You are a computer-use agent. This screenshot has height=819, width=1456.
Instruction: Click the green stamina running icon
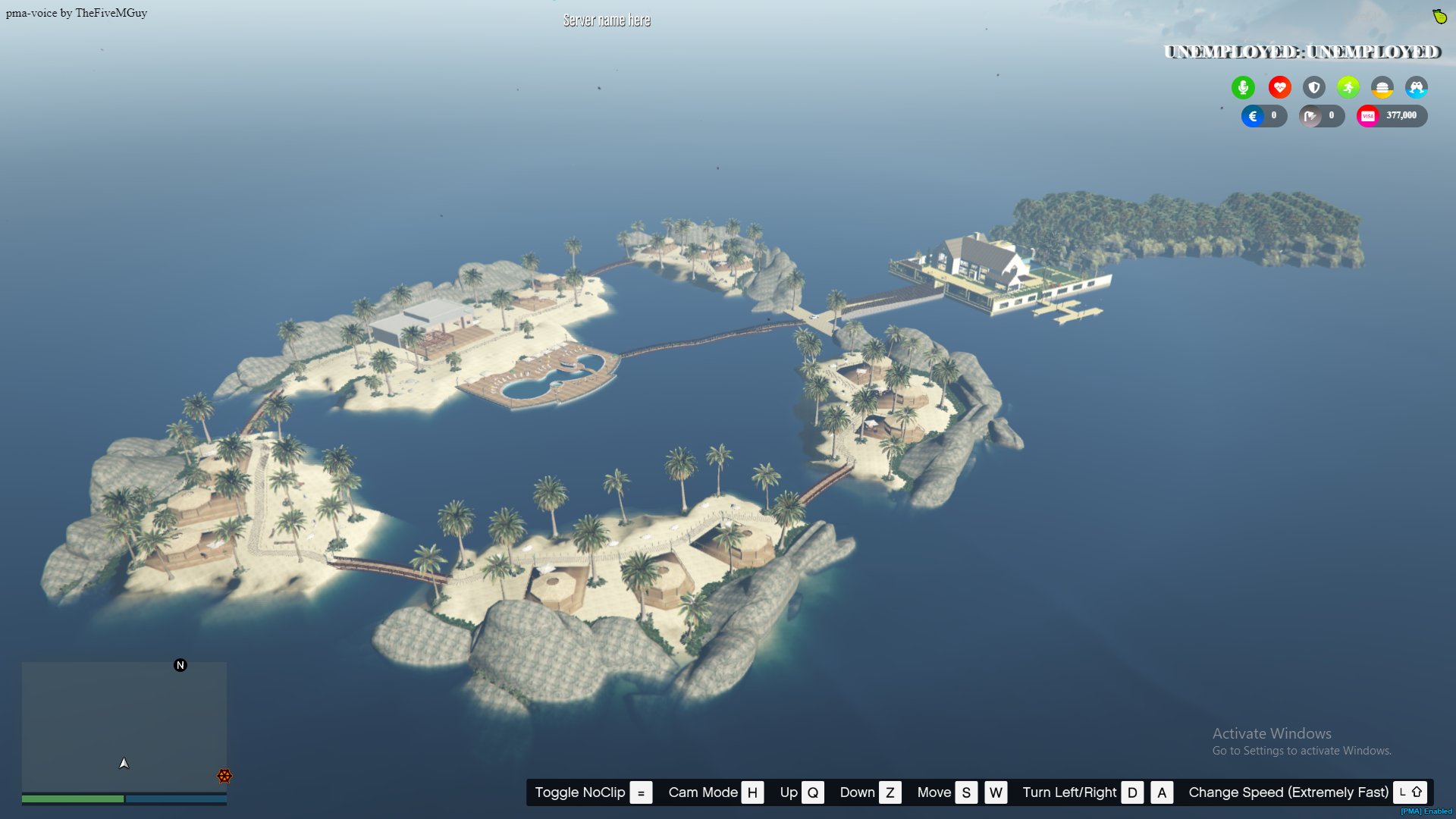point(1348,87)
